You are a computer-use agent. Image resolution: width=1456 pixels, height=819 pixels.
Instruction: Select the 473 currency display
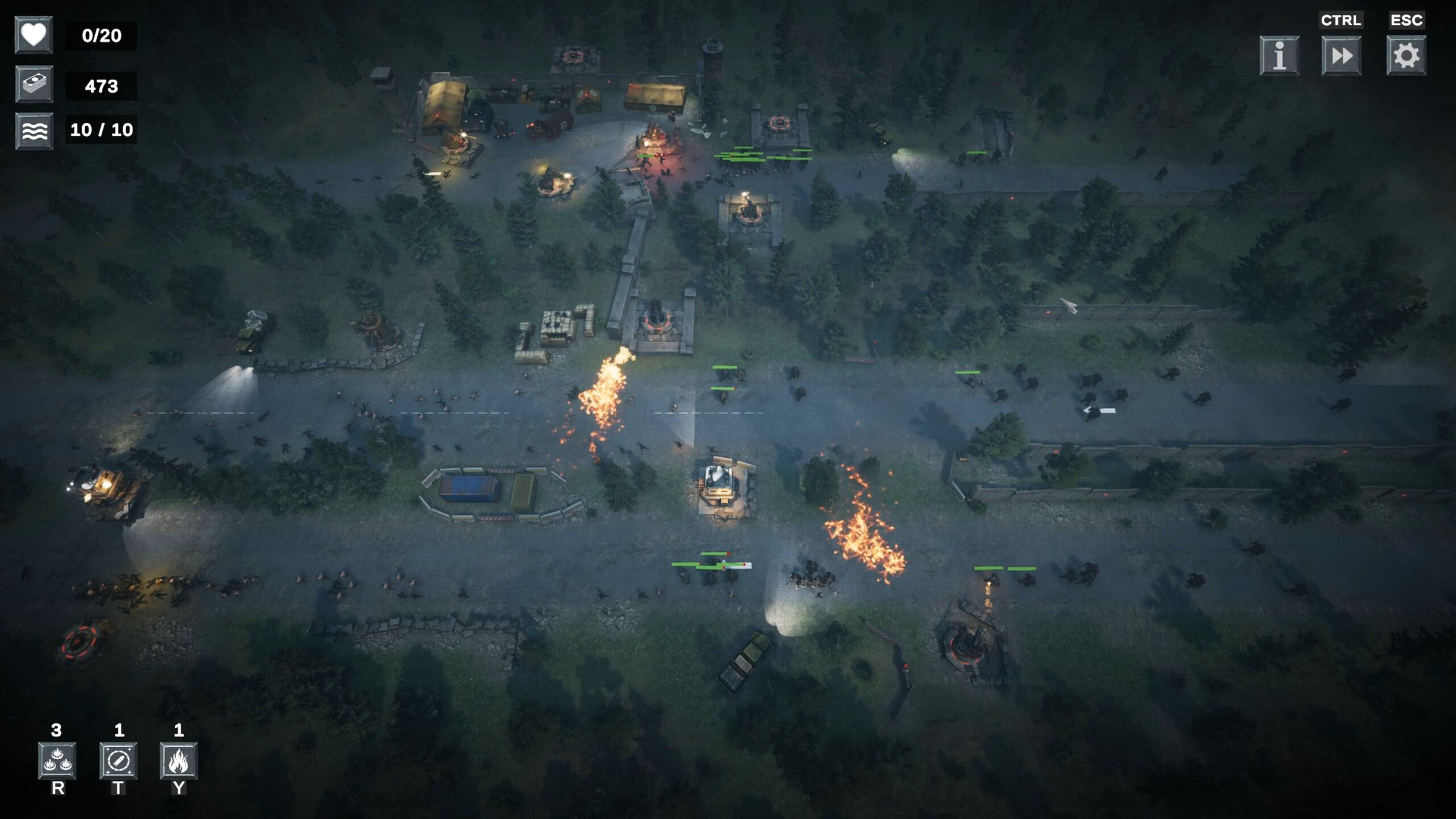coord(101,86)
